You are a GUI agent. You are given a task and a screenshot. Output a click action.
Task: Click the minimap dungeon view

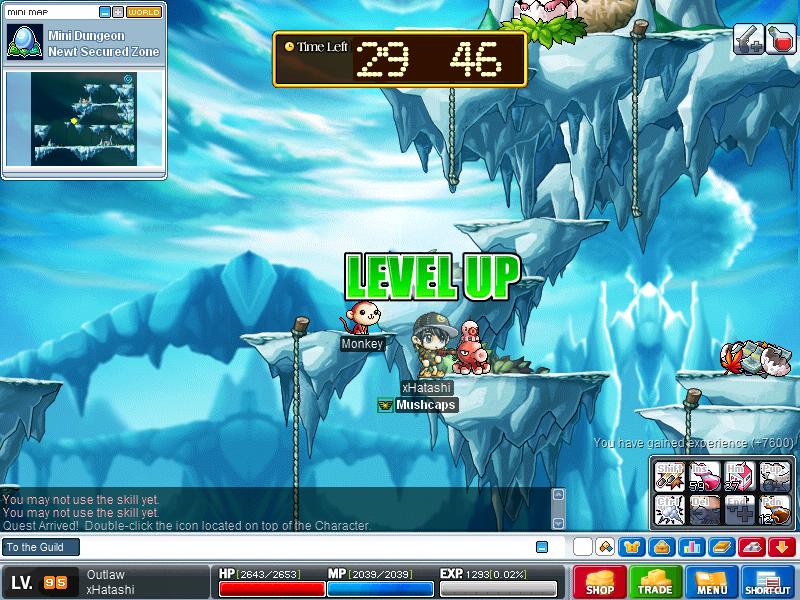coord(84,118)
